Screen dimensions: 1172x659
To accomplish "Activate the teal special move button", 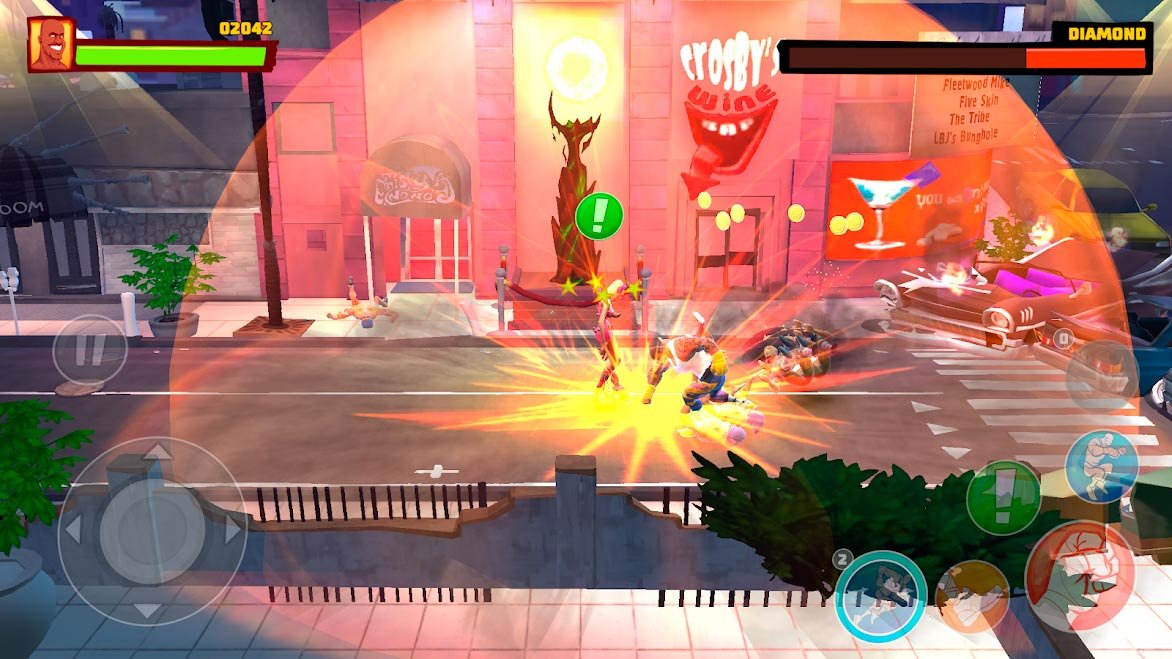I will pos(881,596).
